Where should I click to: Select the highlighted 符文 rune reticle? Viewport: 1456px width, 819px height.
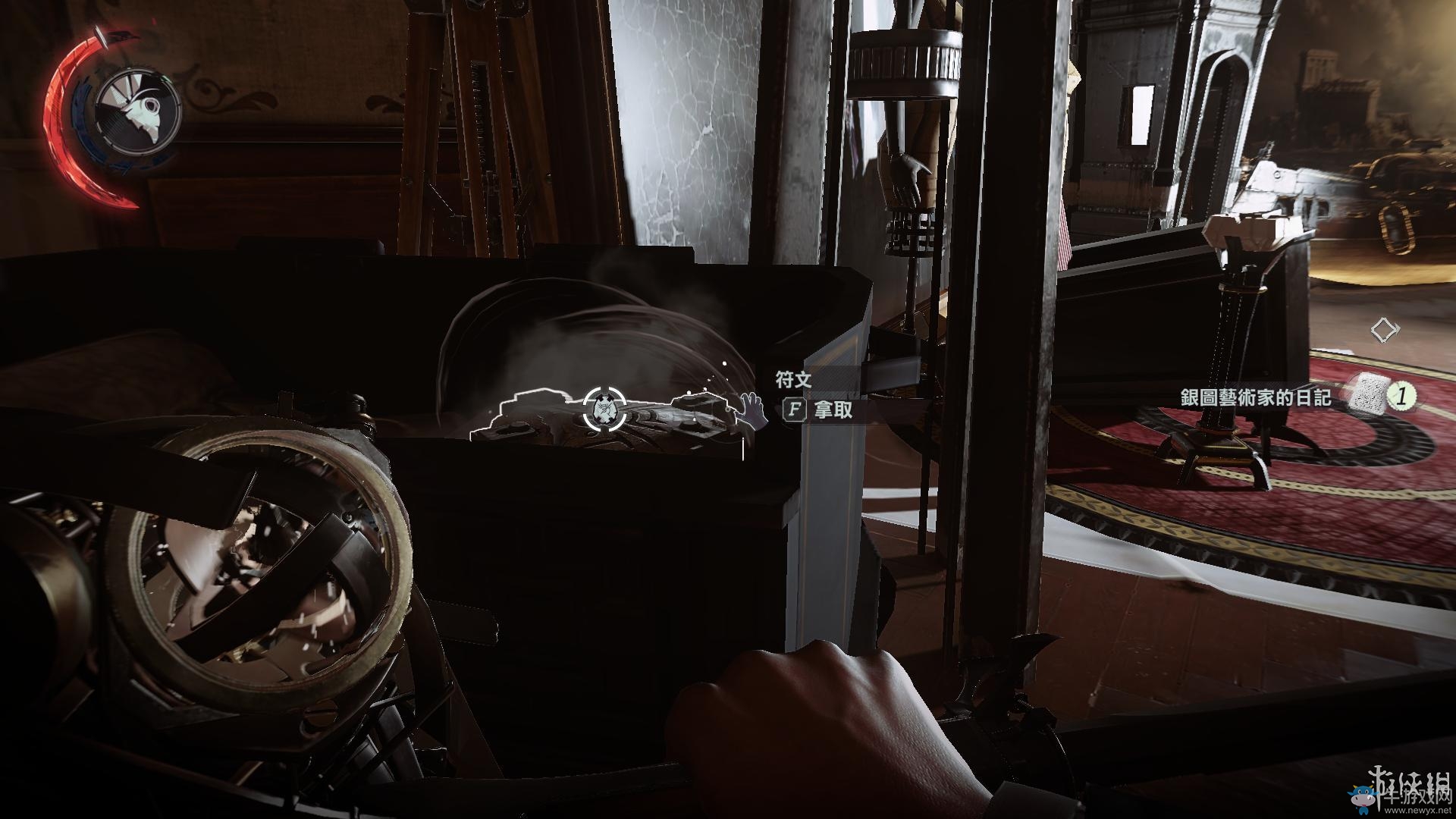(x=604, y=408)
